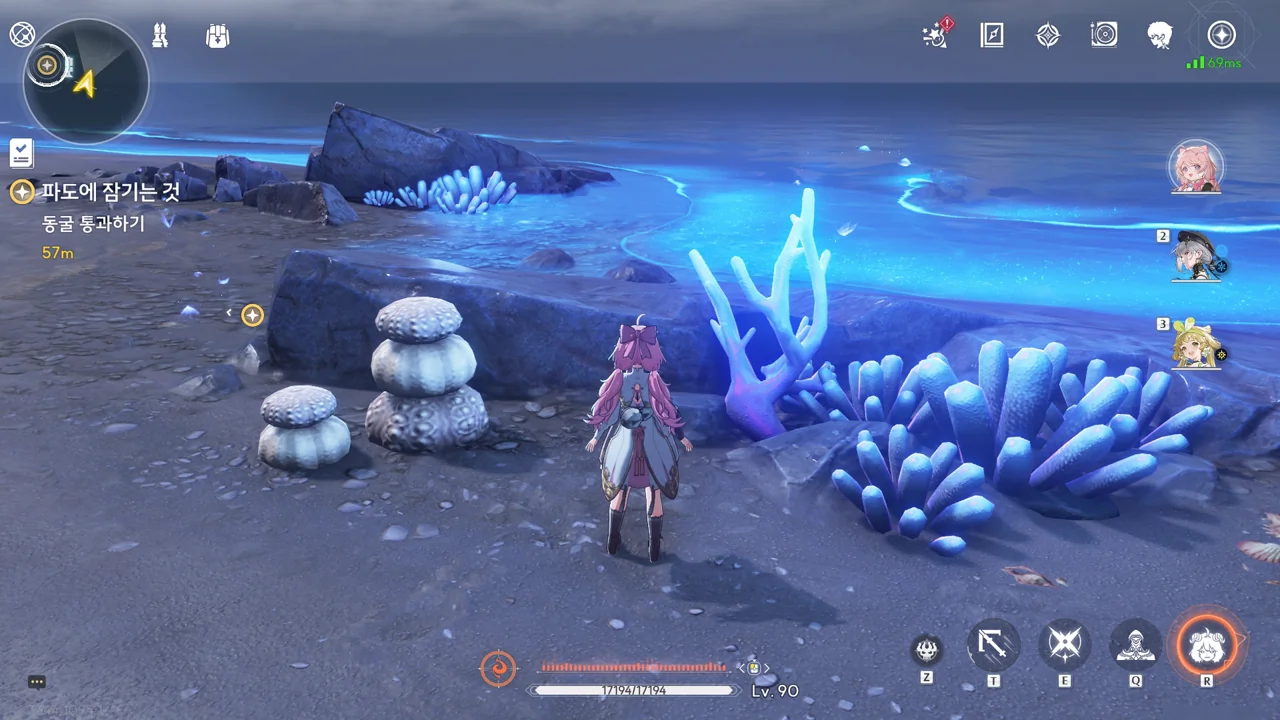This screenshot has height=720, width=1280.
Task: Use the grapple arrow utility skill
Action: 994,645
